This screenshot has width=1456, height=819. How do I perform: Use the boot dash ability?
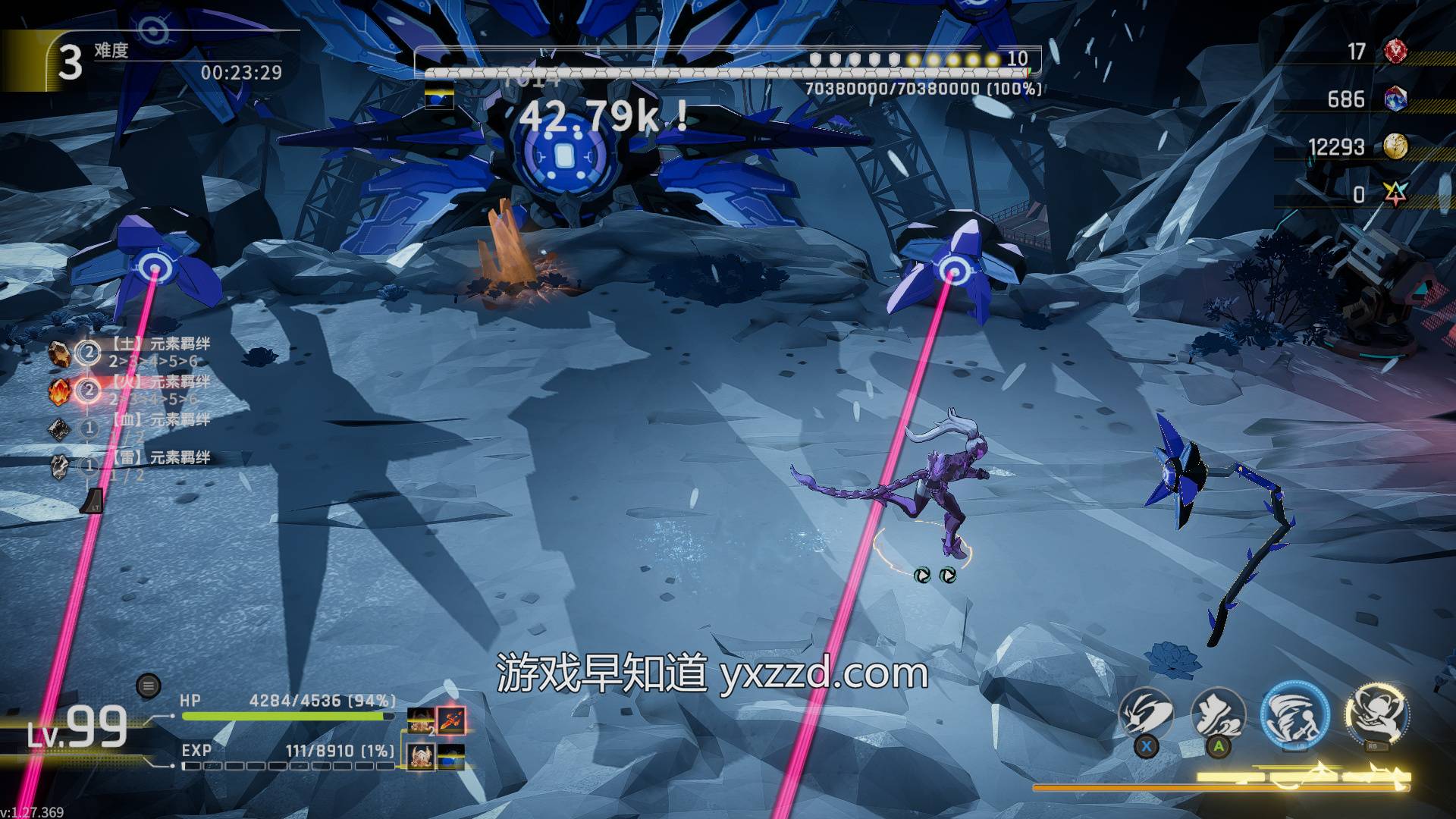[1218, 715]
